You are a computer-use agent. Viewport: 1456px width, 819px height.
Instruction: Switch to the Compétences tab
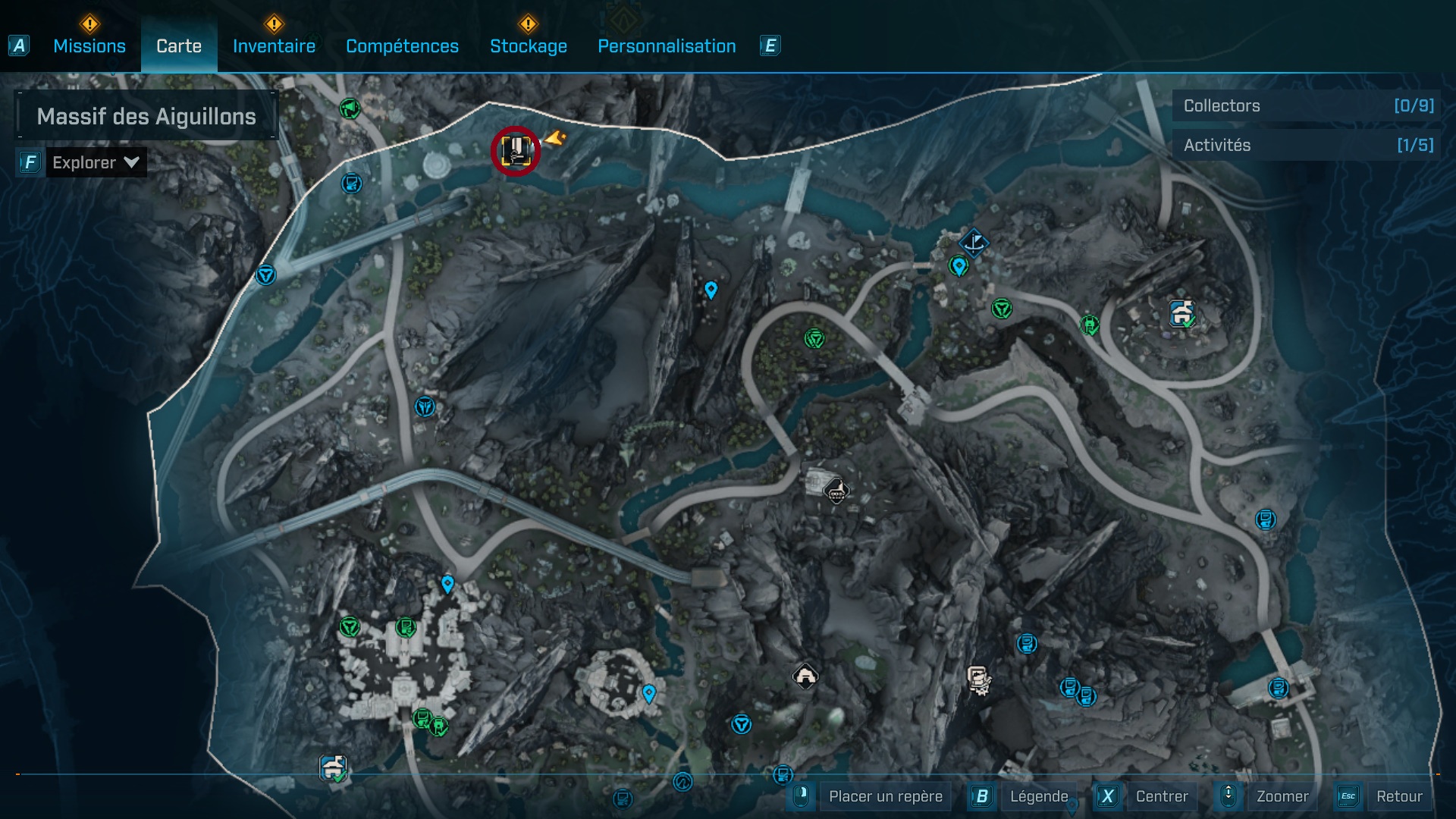tap(402, 46)
